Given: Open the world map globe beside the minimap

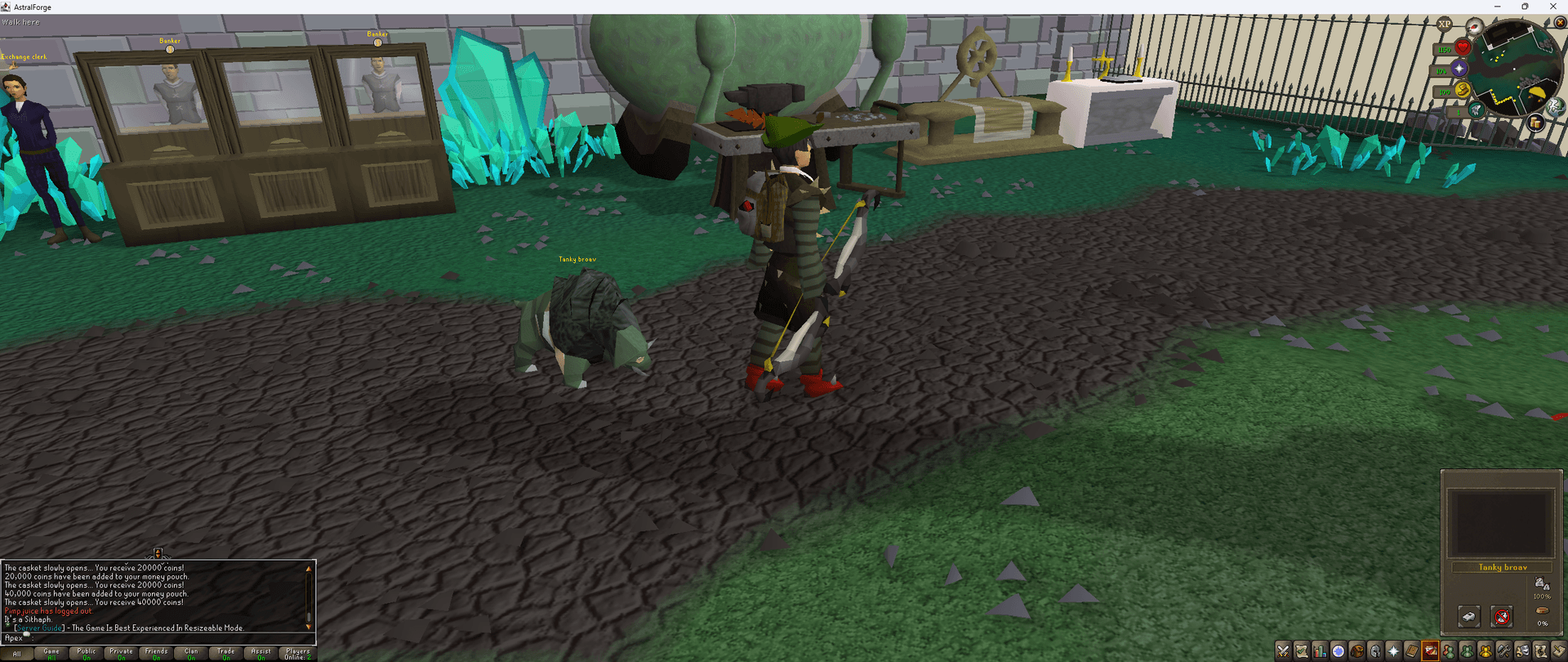Looking at the screenshot, I should [x=1553, y=106].
